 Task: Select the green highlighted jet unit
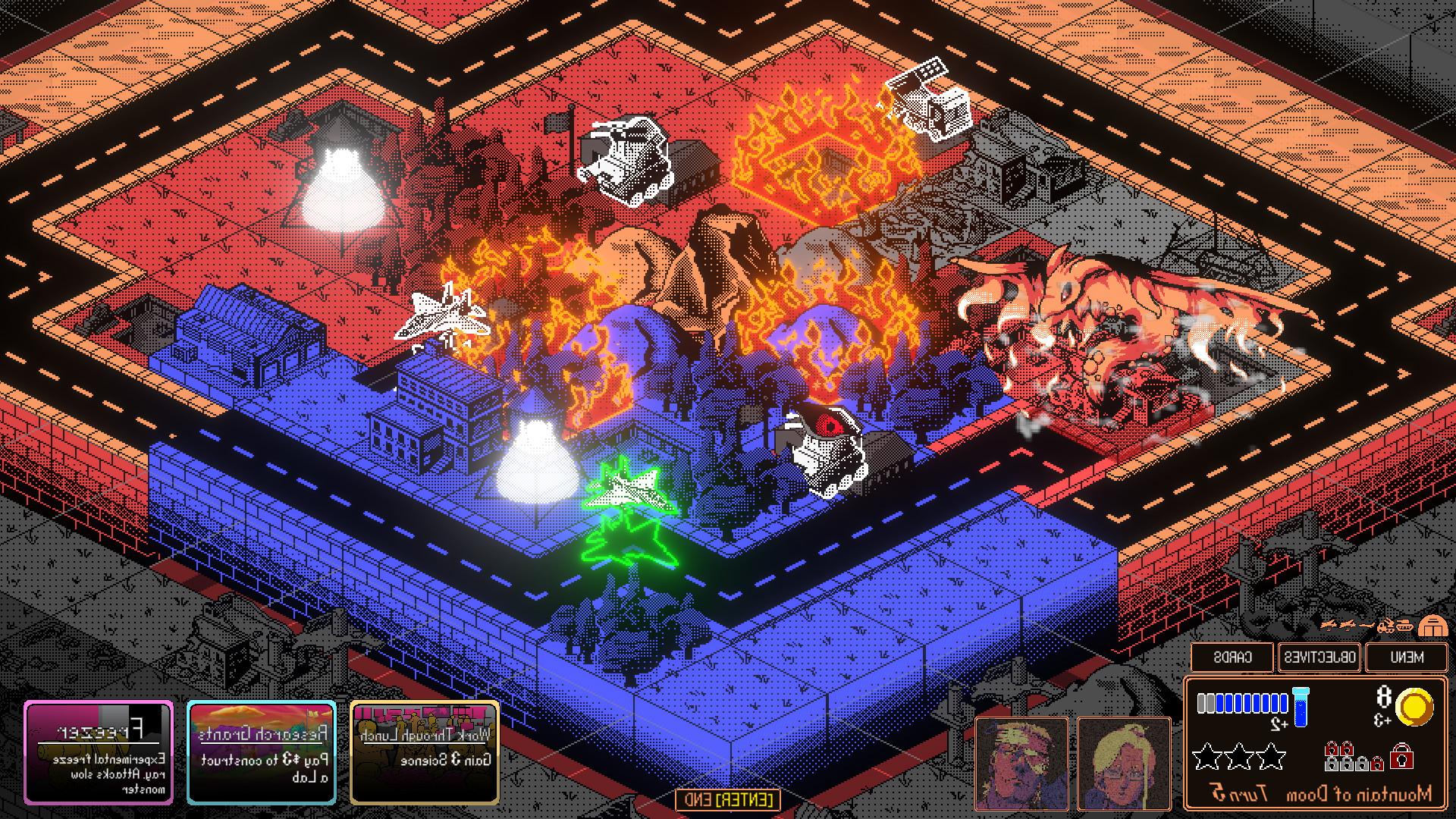click(626, 489)
